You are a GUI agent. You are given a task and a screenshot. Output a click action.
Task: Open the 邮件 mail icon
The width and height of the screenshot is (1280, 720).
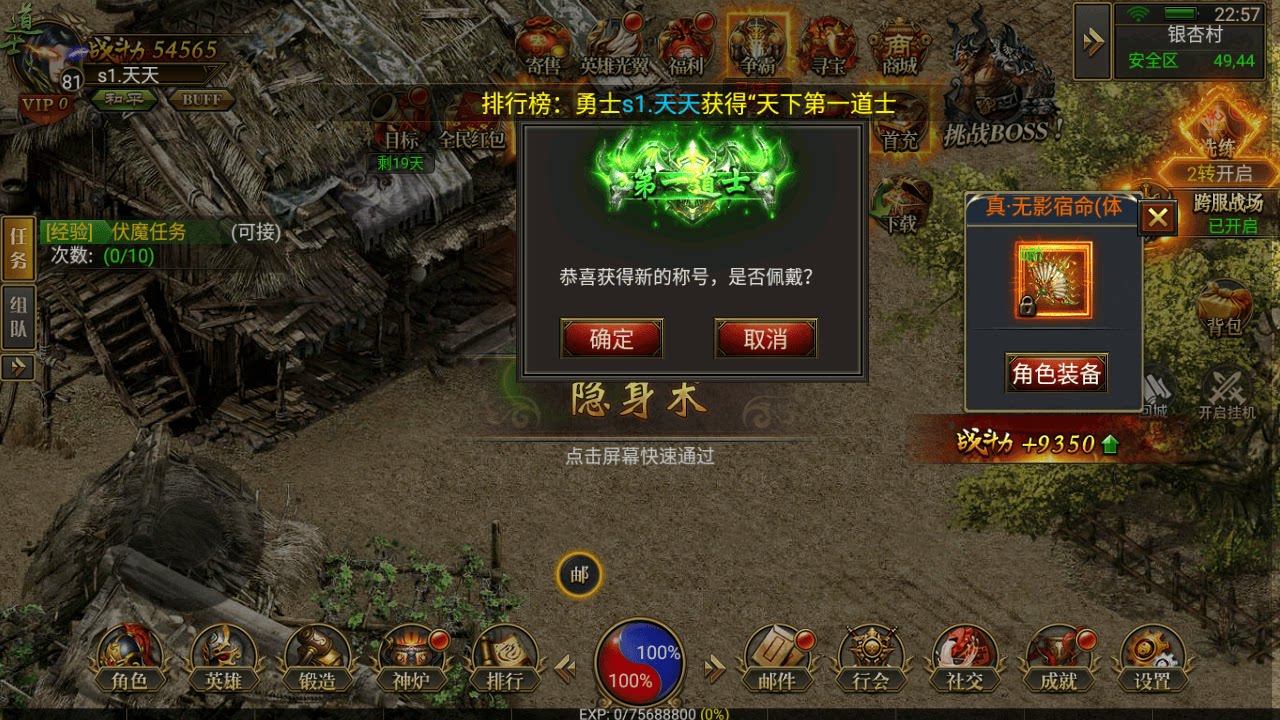[778, 655]
